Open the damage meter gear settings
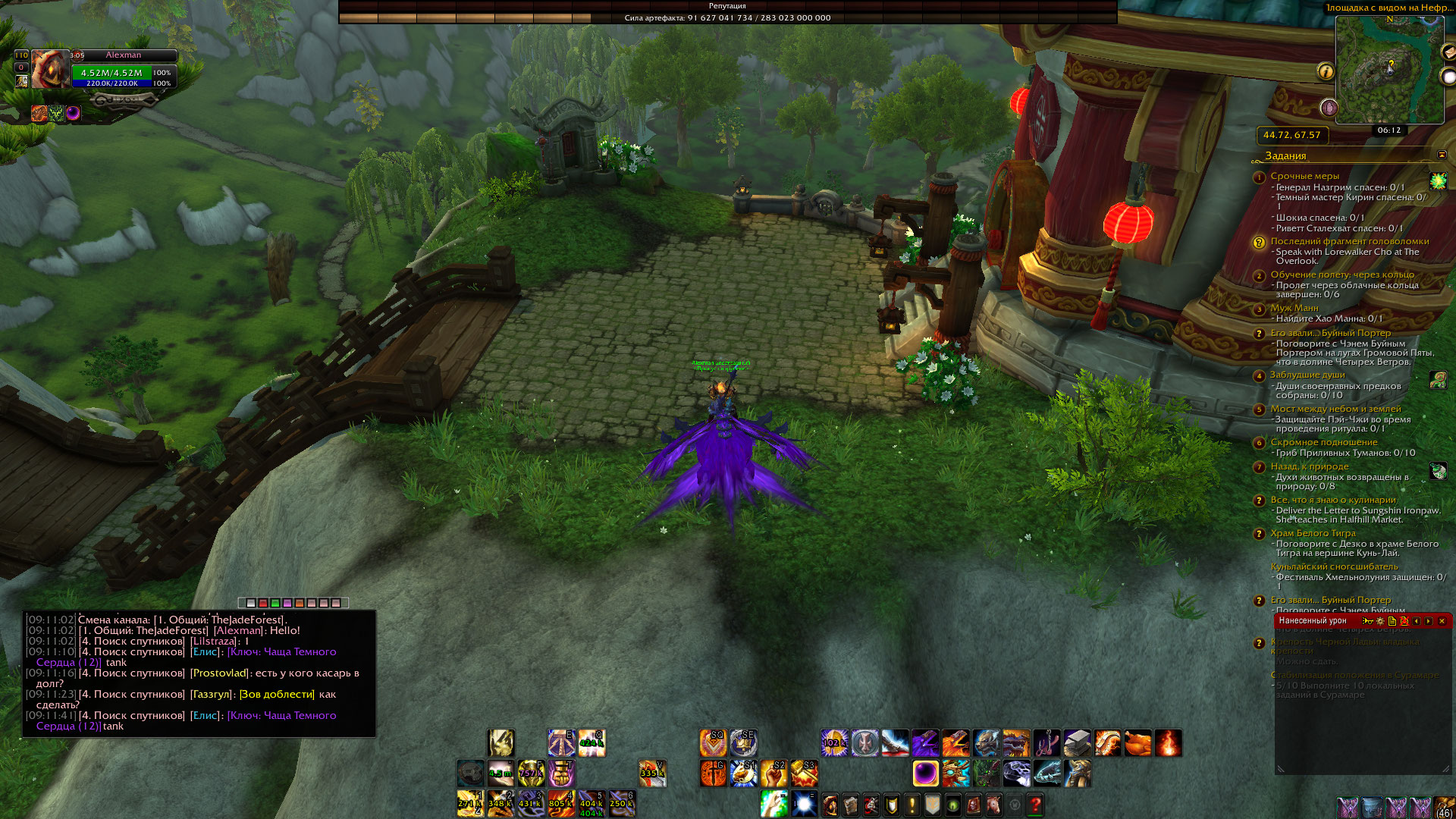The image size is (1456, 819). click(1379, 621)
